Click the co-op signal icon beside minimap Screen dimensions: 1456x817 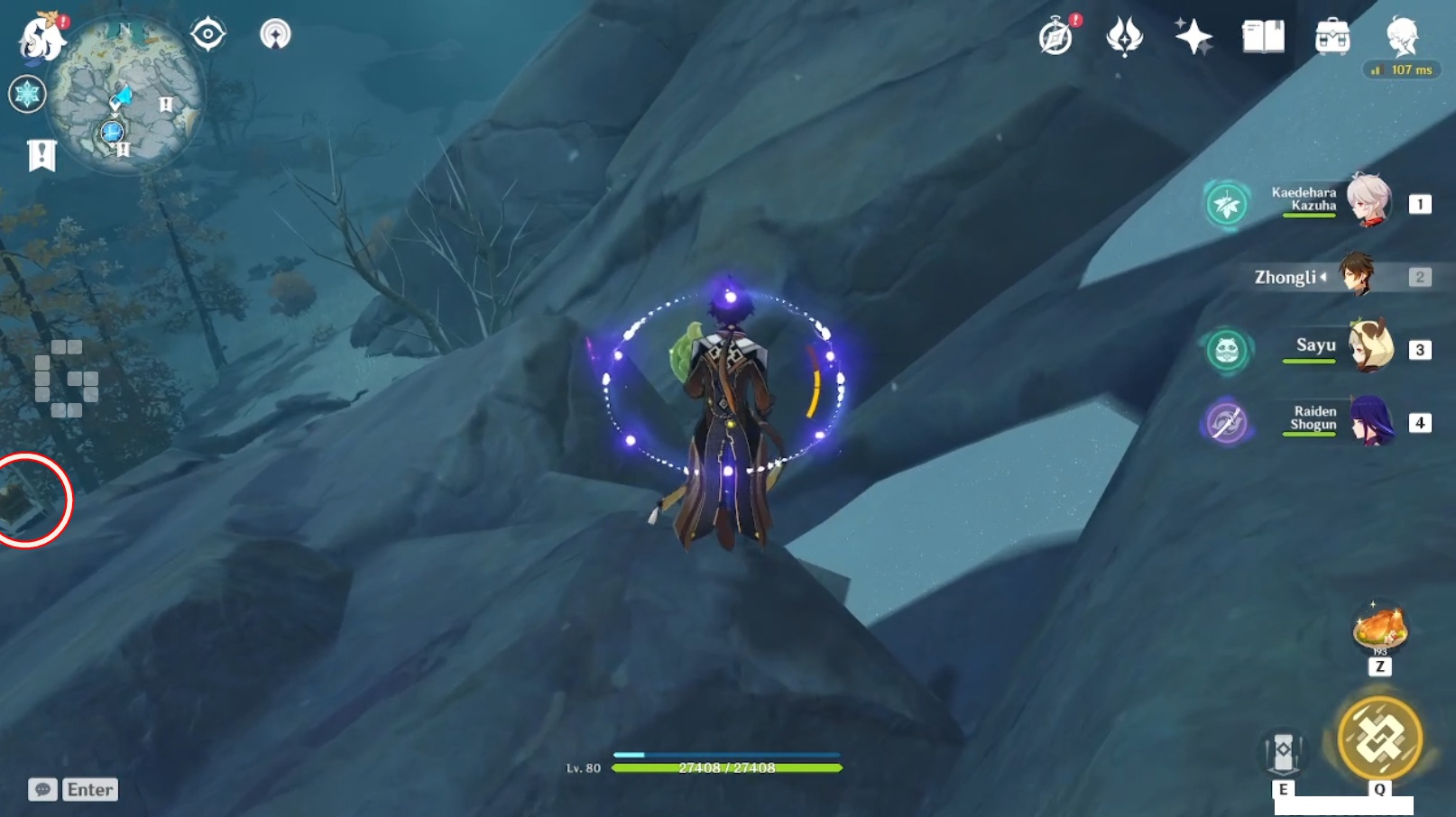coord(275,34)
